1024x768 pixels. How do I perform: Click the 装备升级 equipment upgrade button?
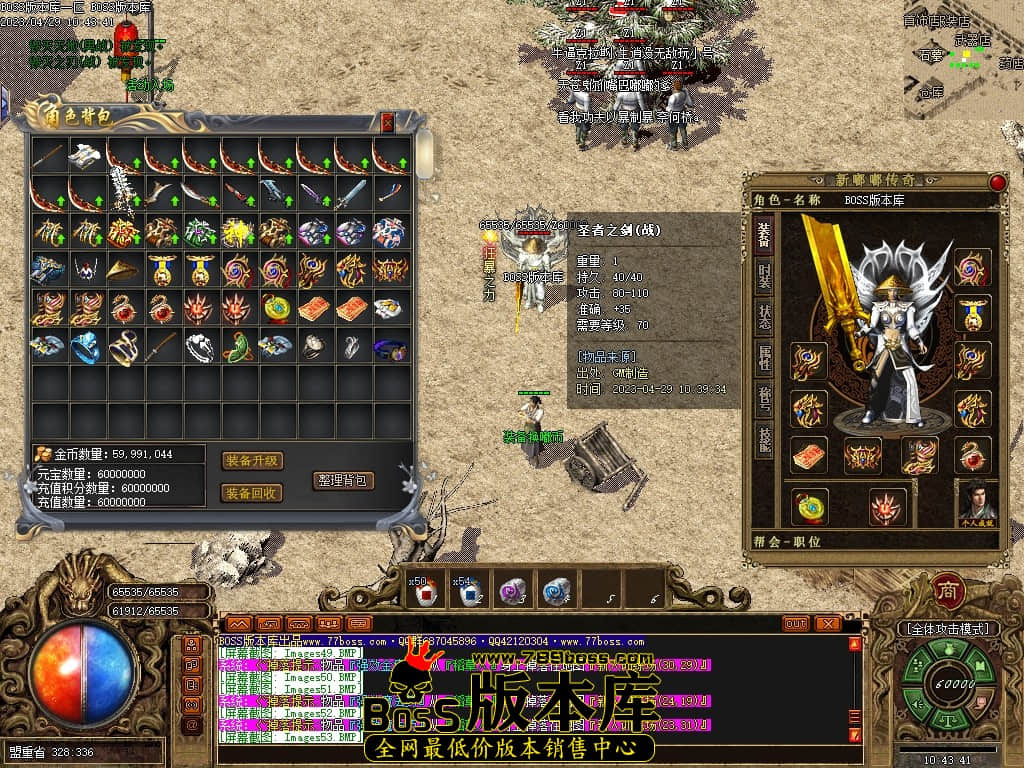tap(252, 461)
